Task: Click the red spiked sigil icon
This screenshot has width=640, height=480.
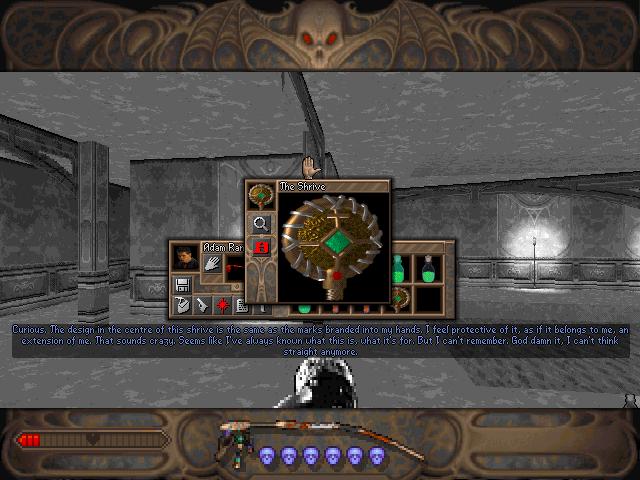Action: click(x=221, y=304)
